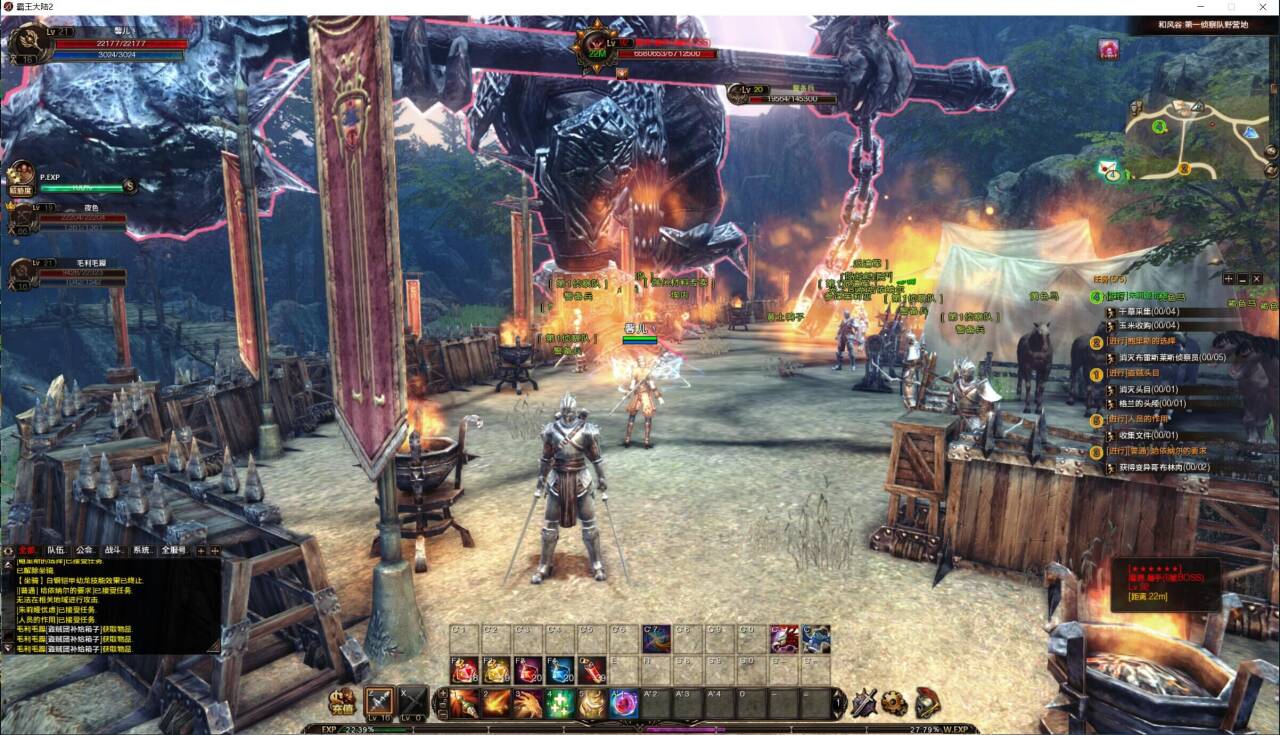Close the game window

tap(1264, 7)
